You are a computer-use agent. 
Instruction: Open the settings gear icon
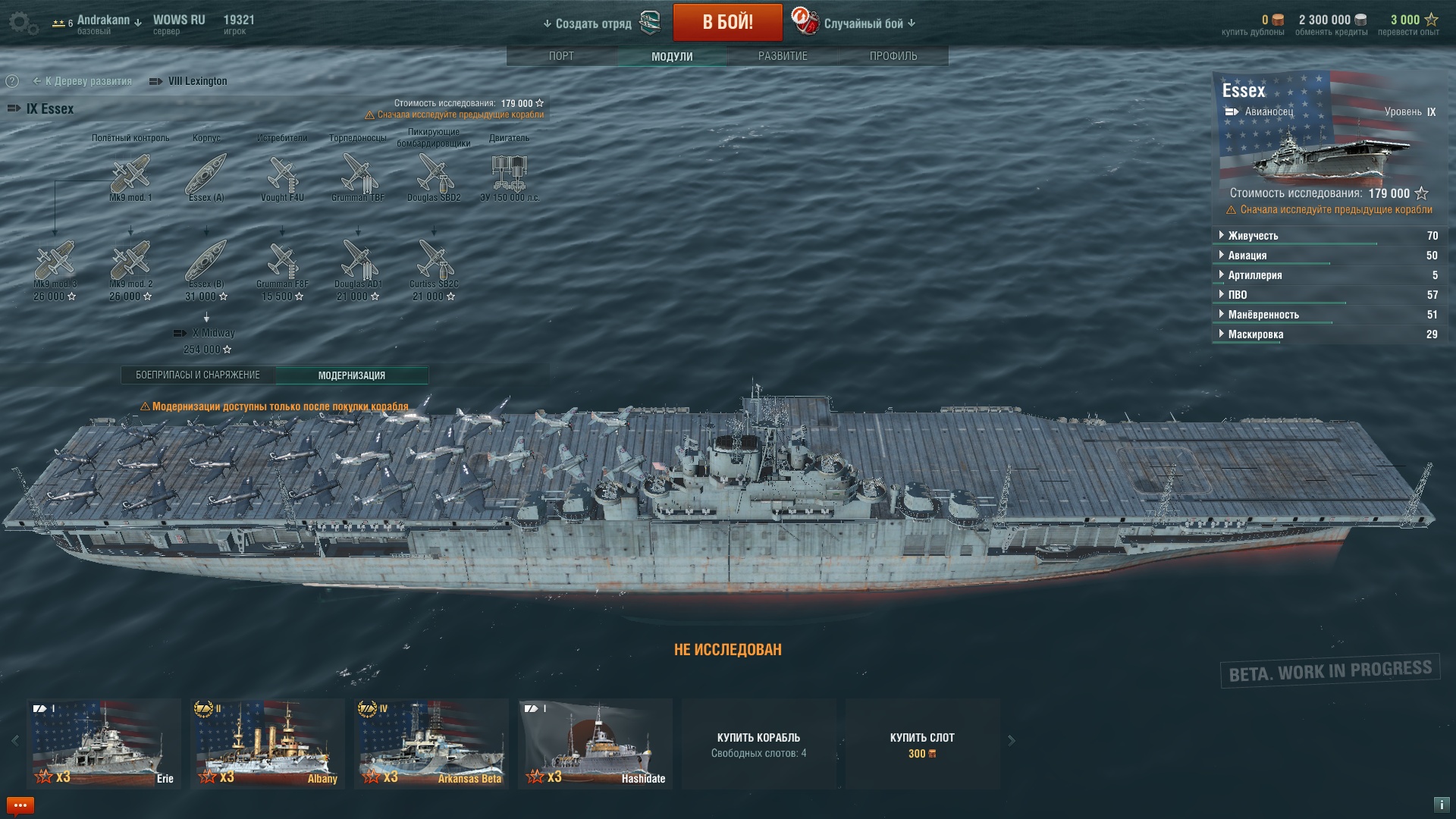point(24,23)
